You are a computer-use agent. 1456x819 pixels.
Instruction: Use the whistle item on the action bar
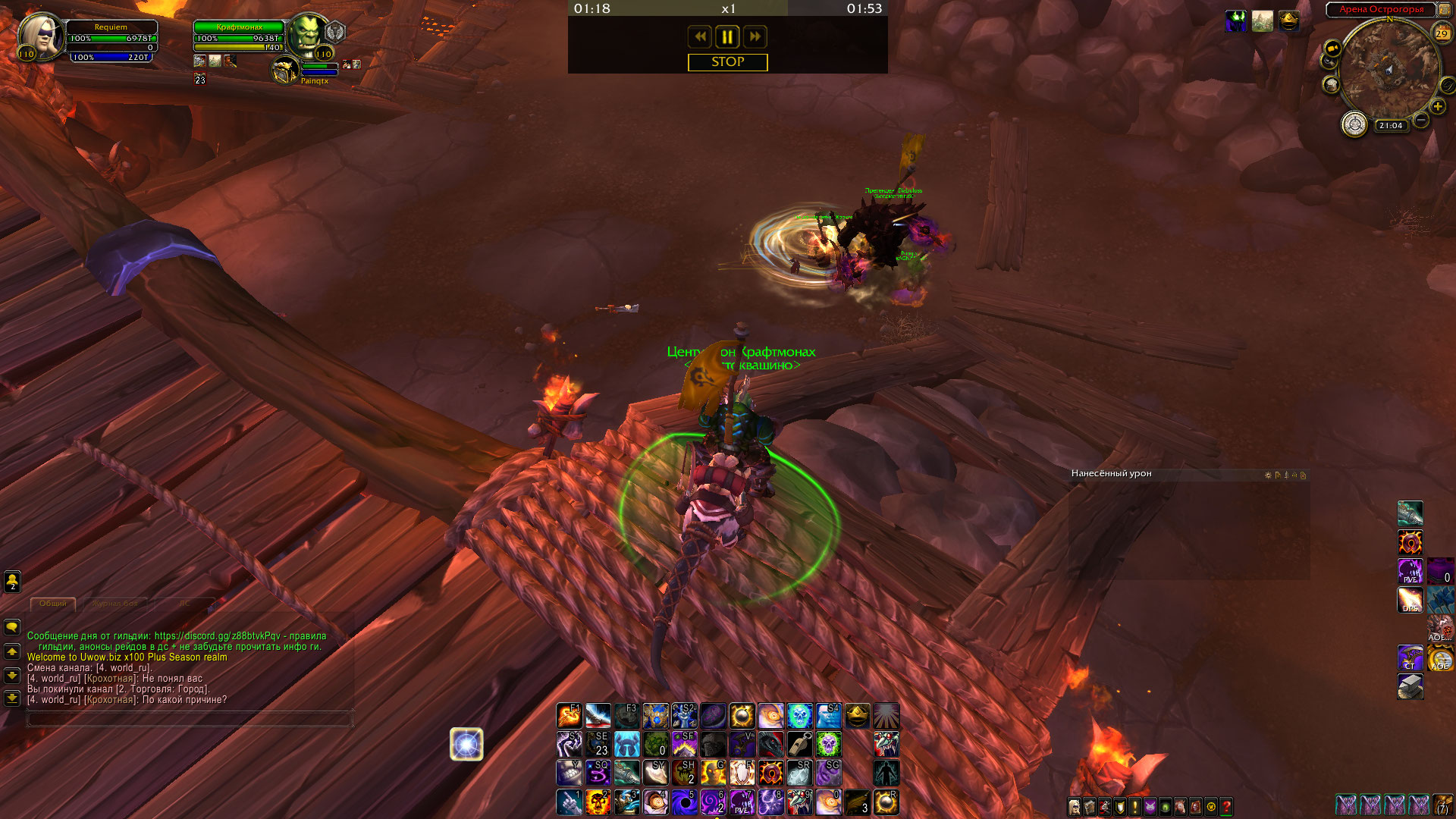799,744
